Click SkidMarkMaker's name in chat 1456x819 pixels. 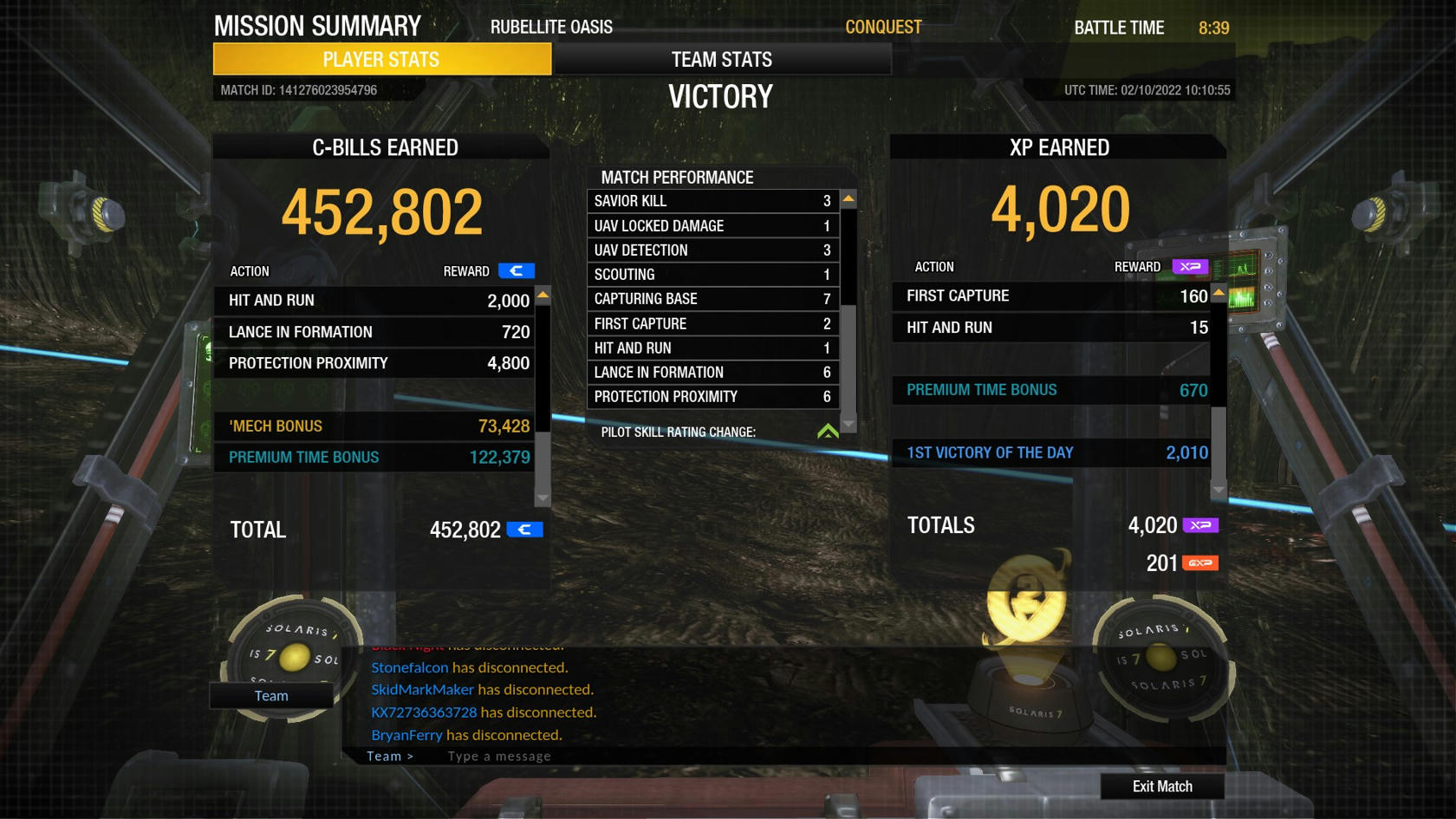(422, 690)
